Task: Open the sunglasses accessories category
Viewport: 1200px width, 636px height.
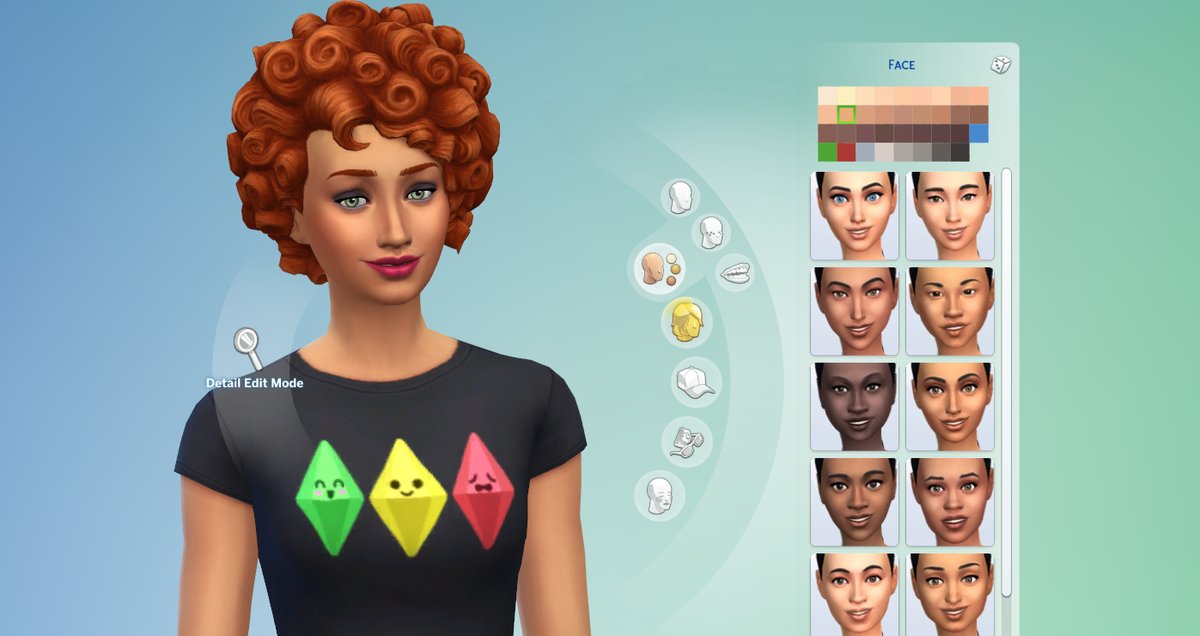Action: point(686,439)
